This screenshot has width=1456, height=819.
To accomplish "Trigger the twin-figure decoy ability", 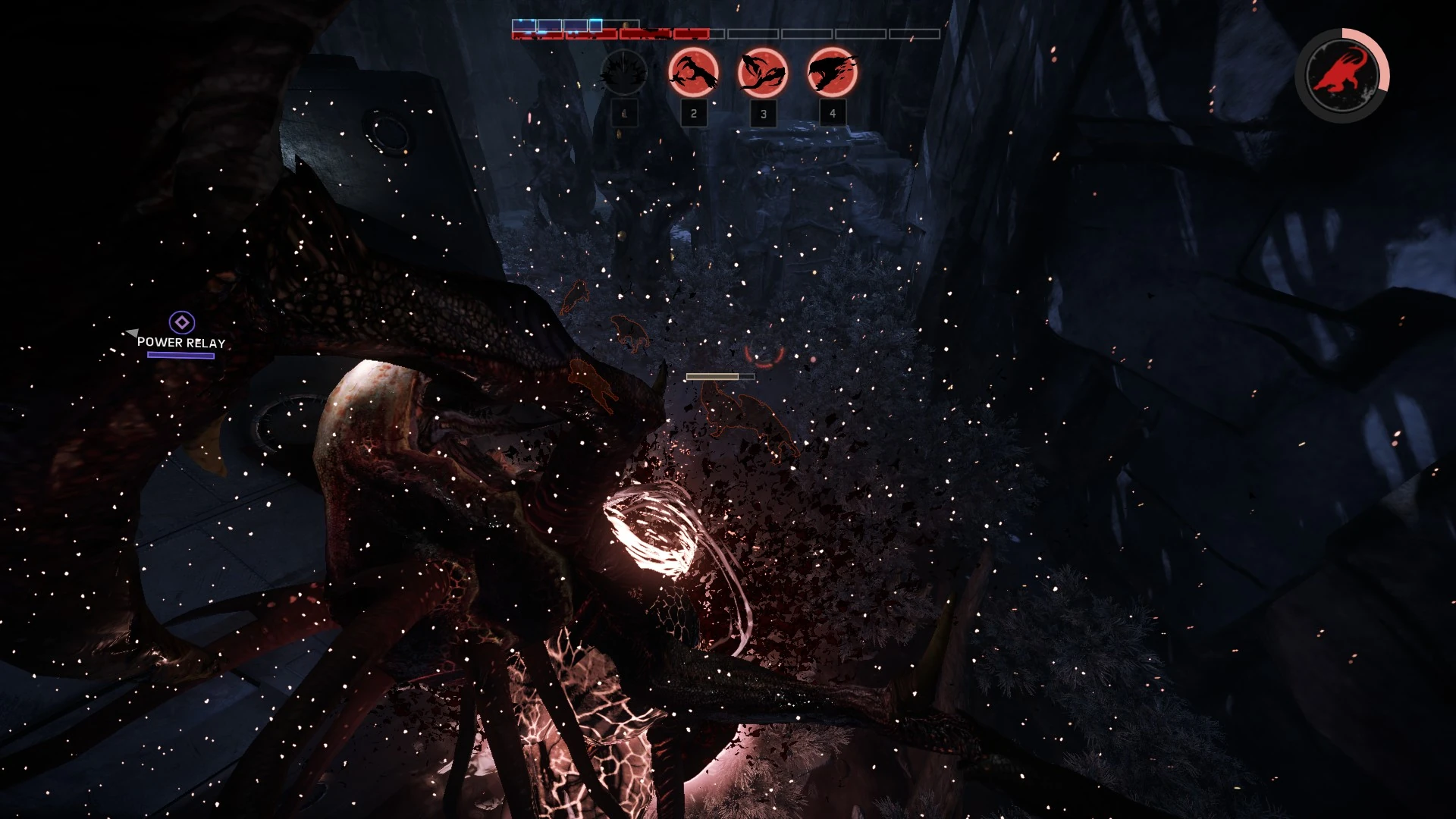I will tap(763, 73).
